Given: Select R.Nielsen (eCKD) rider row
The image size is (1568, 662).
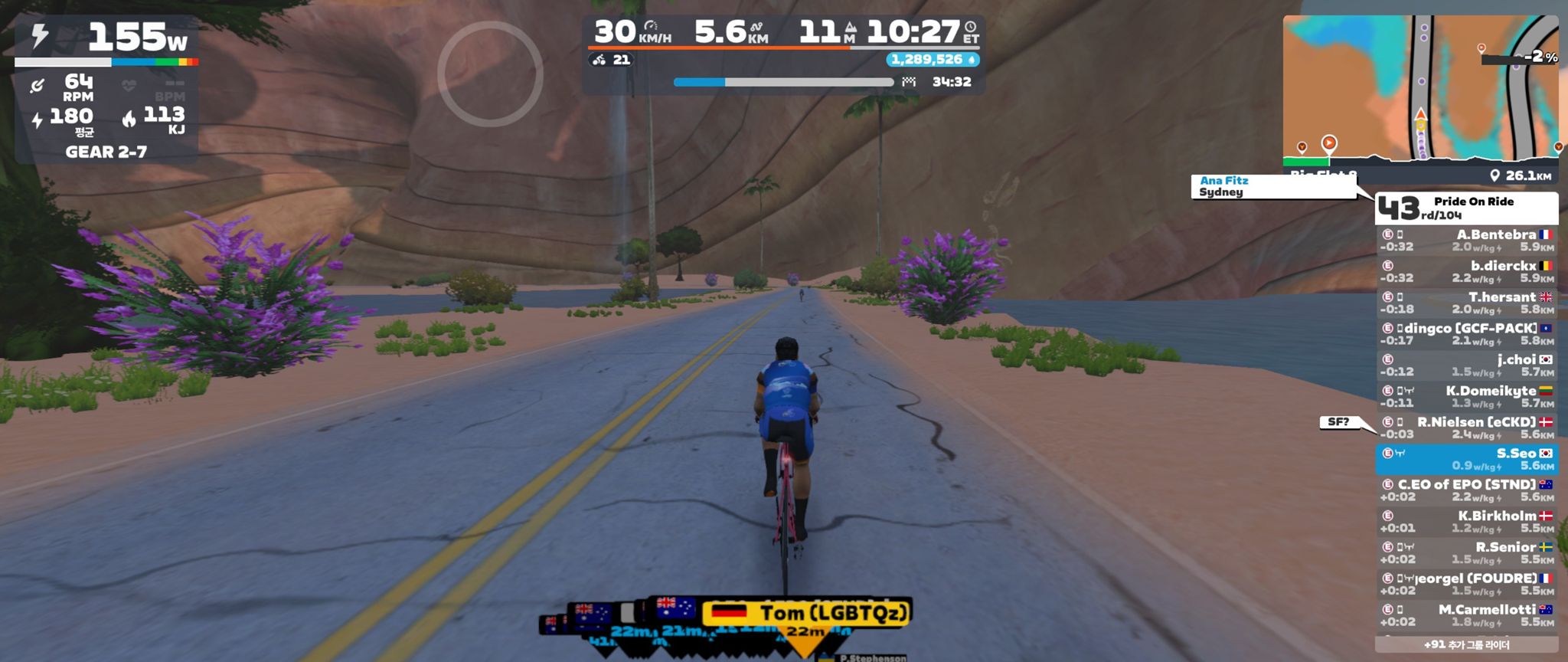Looking at the screenshot, I should [x=1466, y=428].
